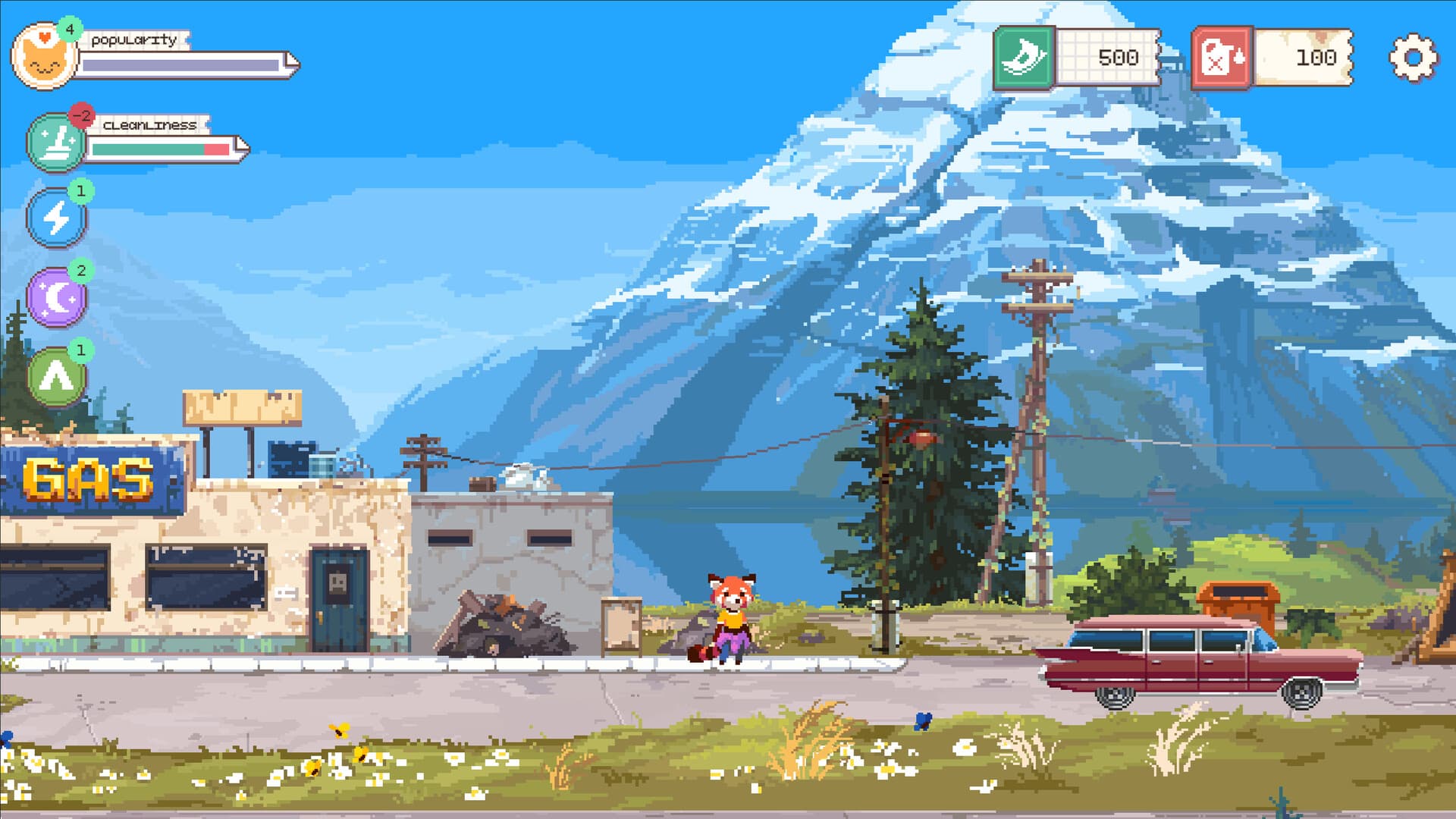Expand the popularity stat bar
This screenshot has height=819, width=1456.
click(x=182, y=64)
